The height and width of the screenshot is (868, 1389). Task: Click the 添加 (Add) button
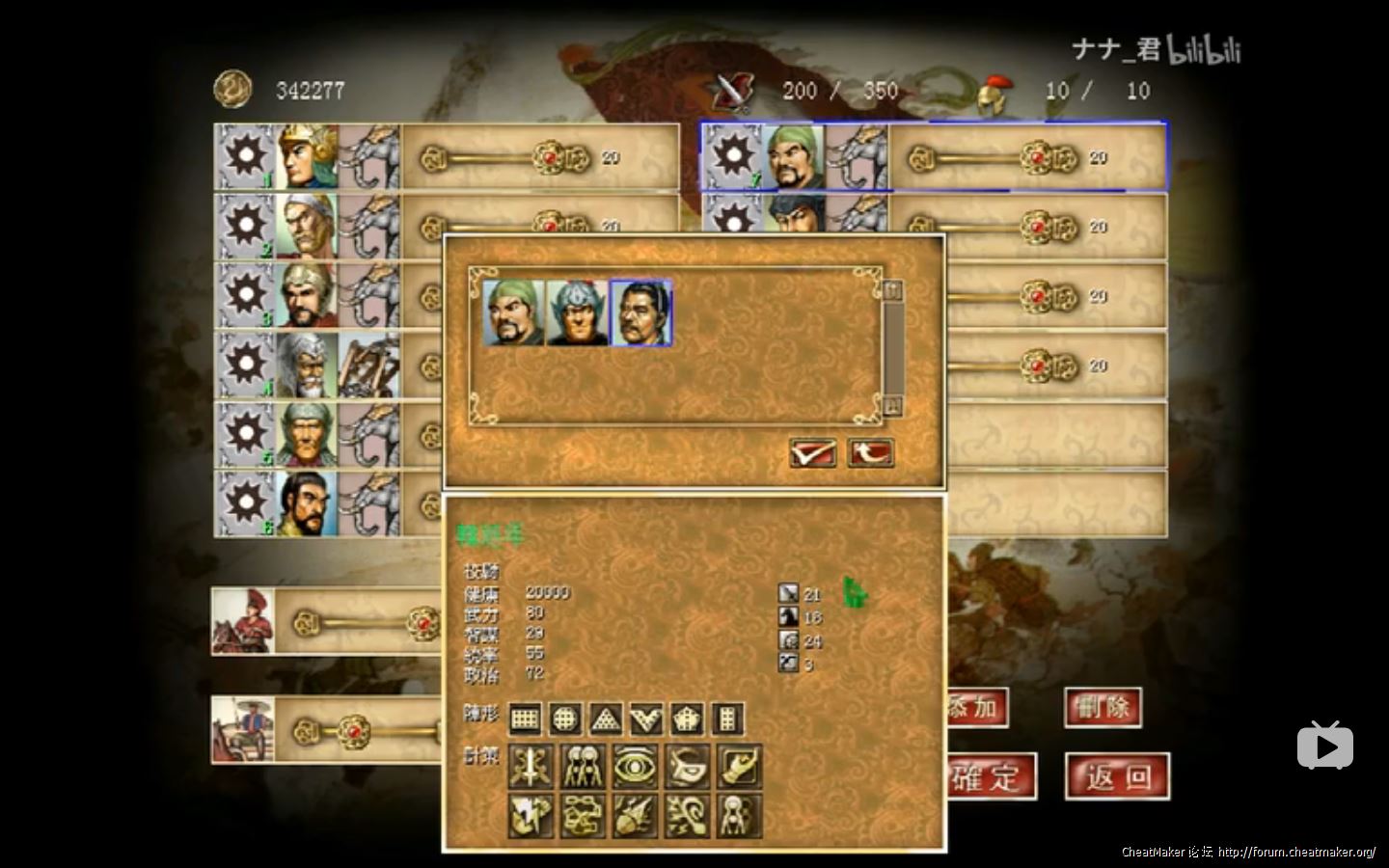(x=976, y=708)
